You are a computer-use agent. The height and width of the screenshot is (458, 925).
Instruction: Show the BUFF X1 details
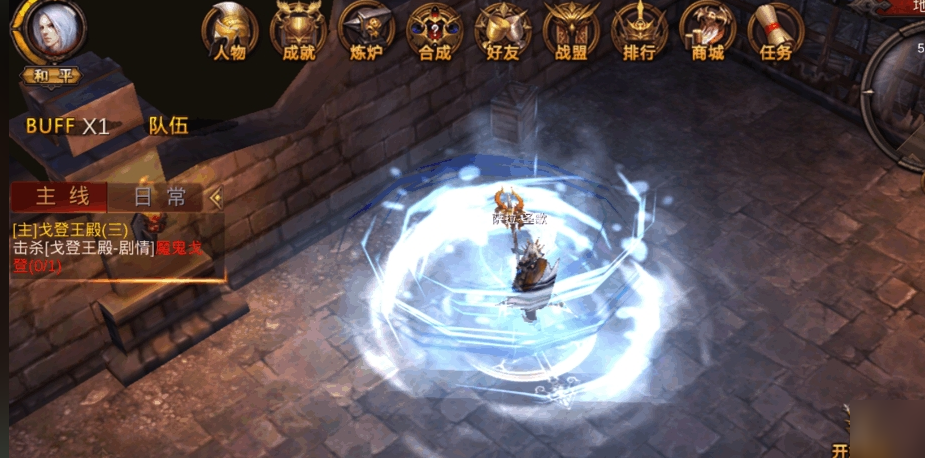pyautogui.click(x=67, y=126)
